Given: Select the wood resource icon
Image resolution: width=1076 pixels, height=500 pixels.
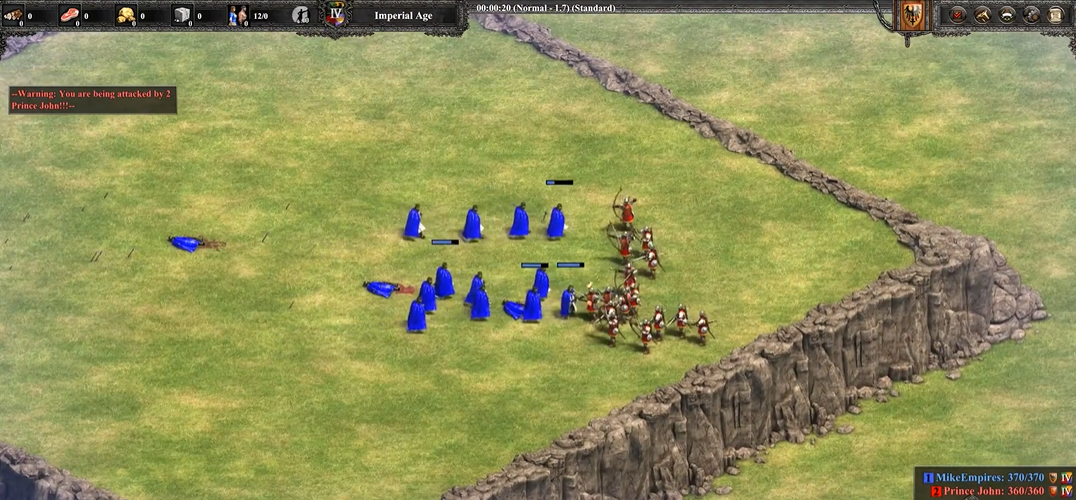Looking at the screenshot, I should tap(13, 15).
